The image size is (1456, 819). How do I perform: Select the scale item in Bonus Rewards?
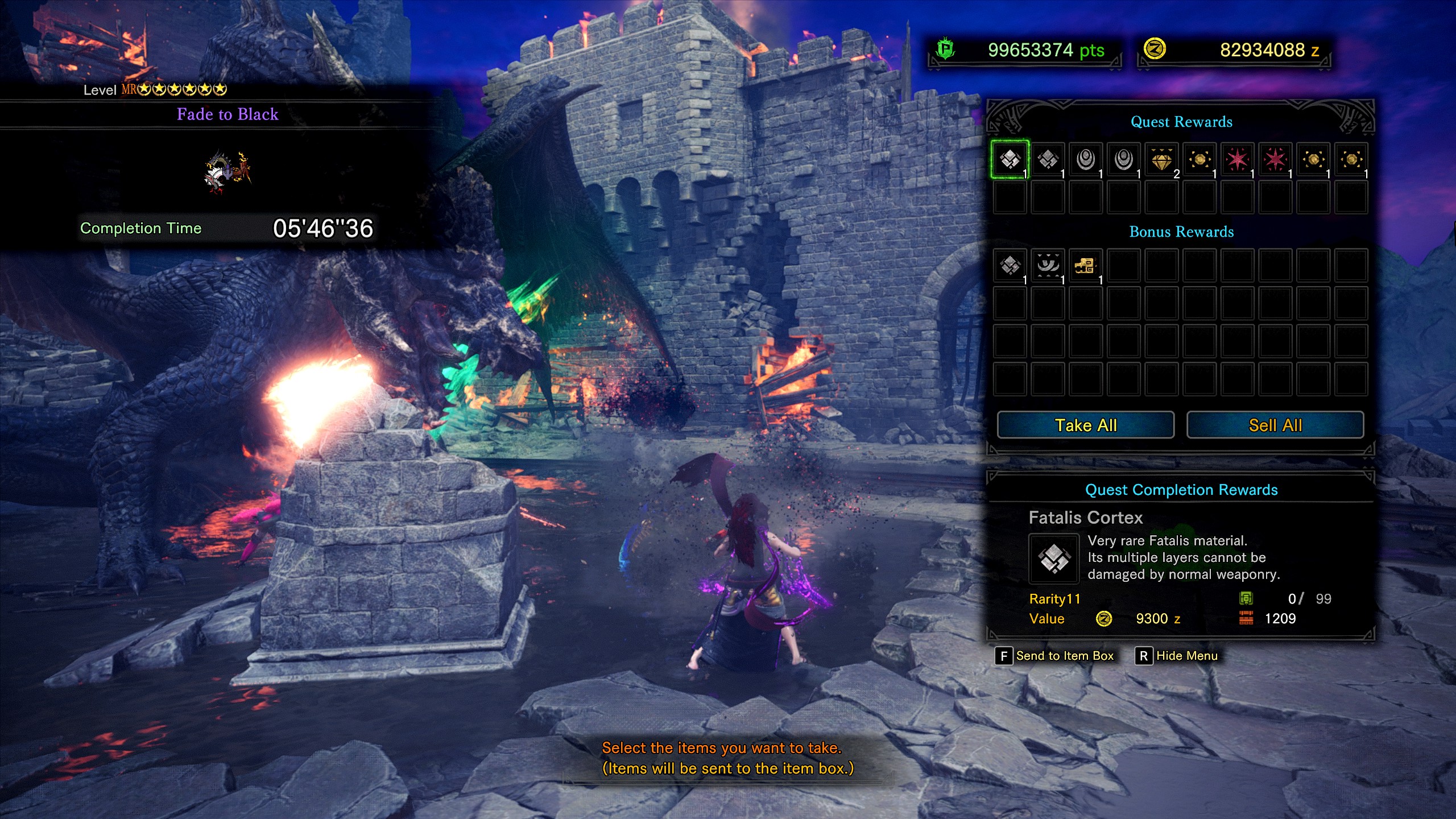click(1010, 265)
